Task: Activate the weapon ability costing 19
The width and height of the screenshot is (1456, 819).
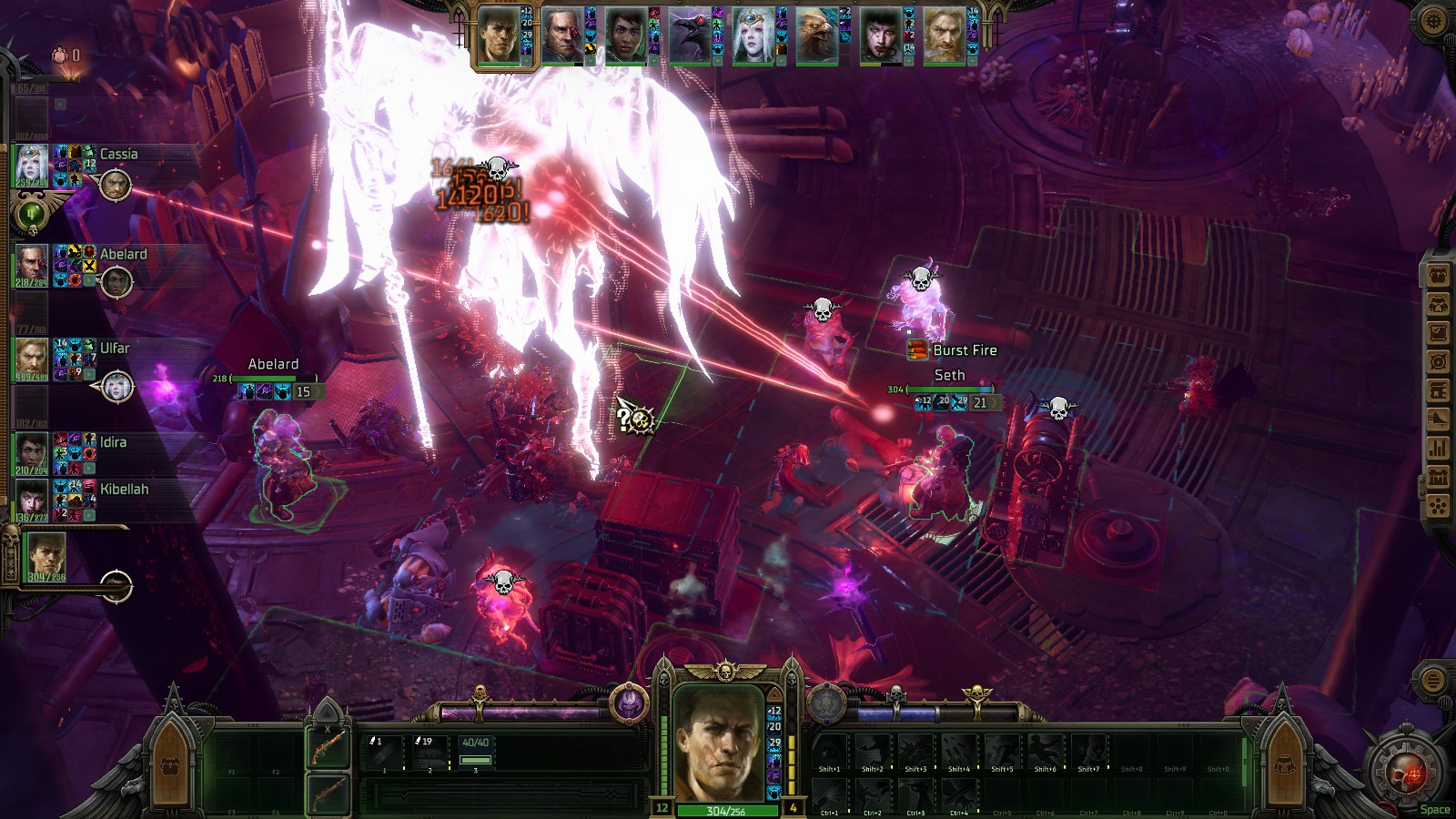Action: click(429, 753)
